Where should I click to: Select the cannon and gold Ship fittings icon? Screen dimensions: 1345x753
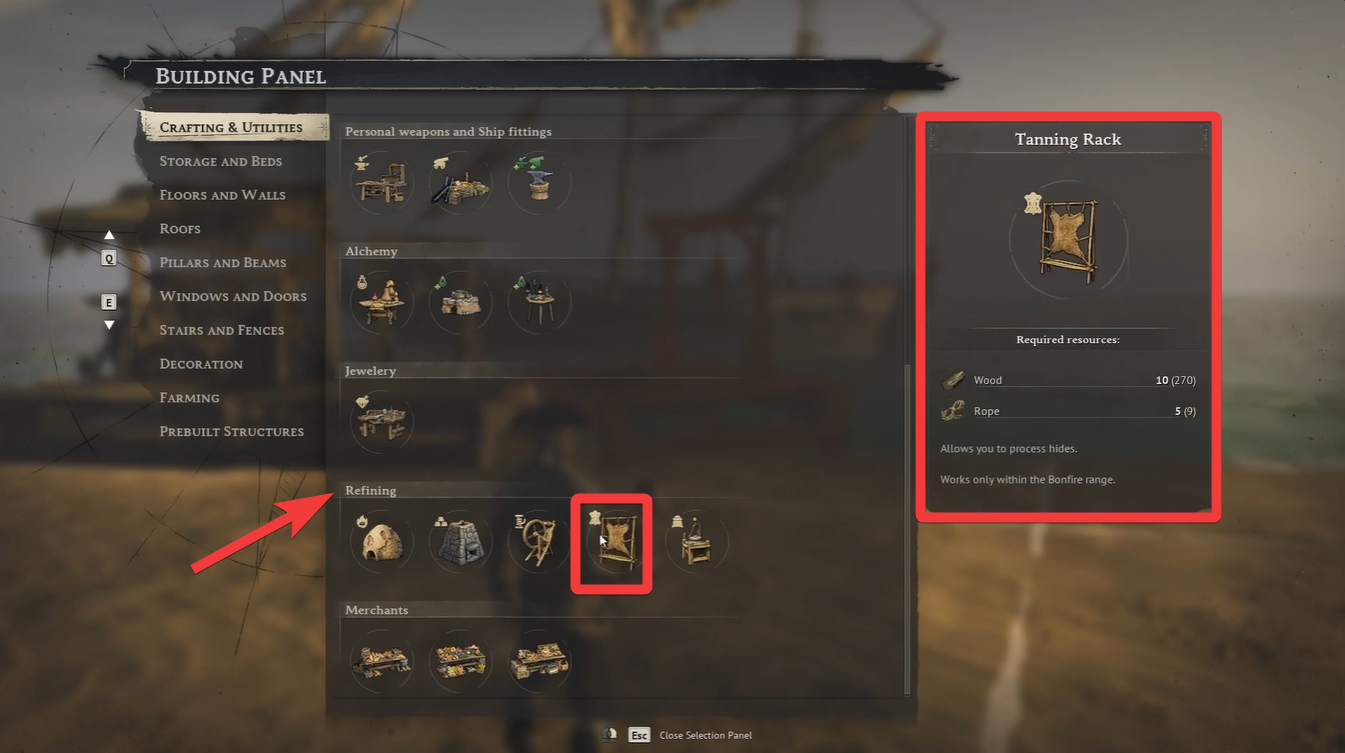pos(460,182)
